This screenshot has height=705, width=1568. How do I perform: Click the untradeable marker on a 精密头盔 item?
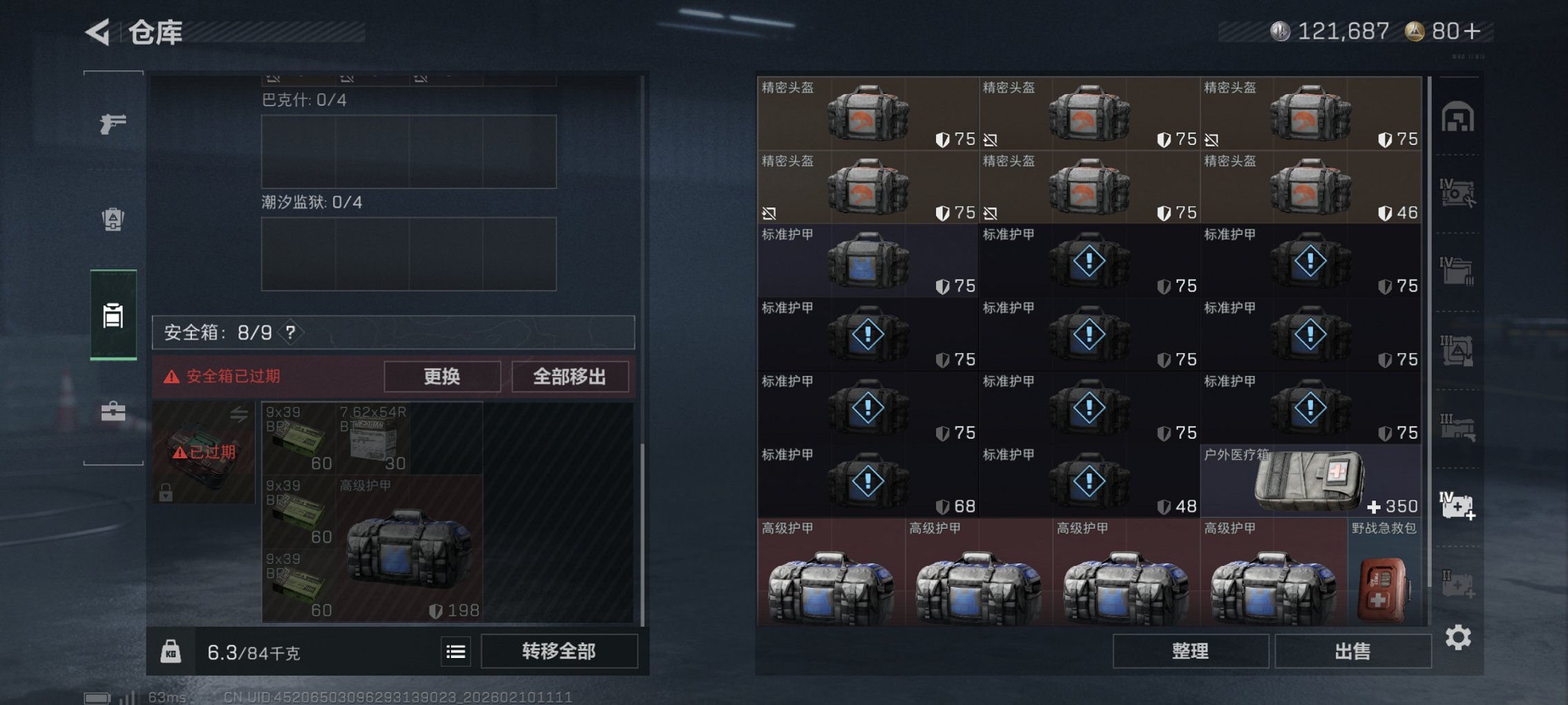[991, 140]
